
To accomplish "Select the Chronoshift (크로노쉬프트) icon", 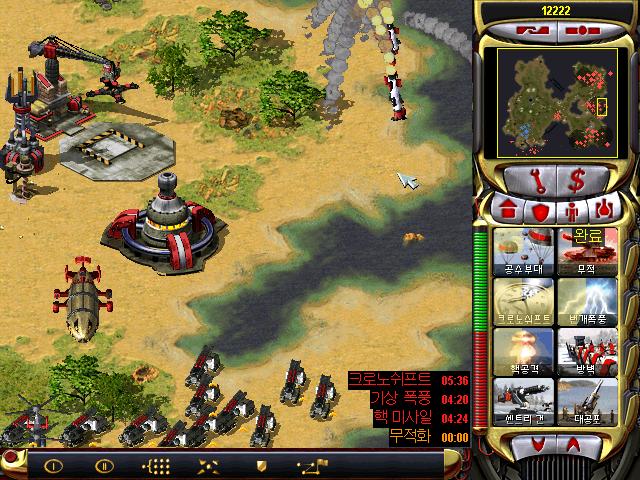I will pos(520,301).
